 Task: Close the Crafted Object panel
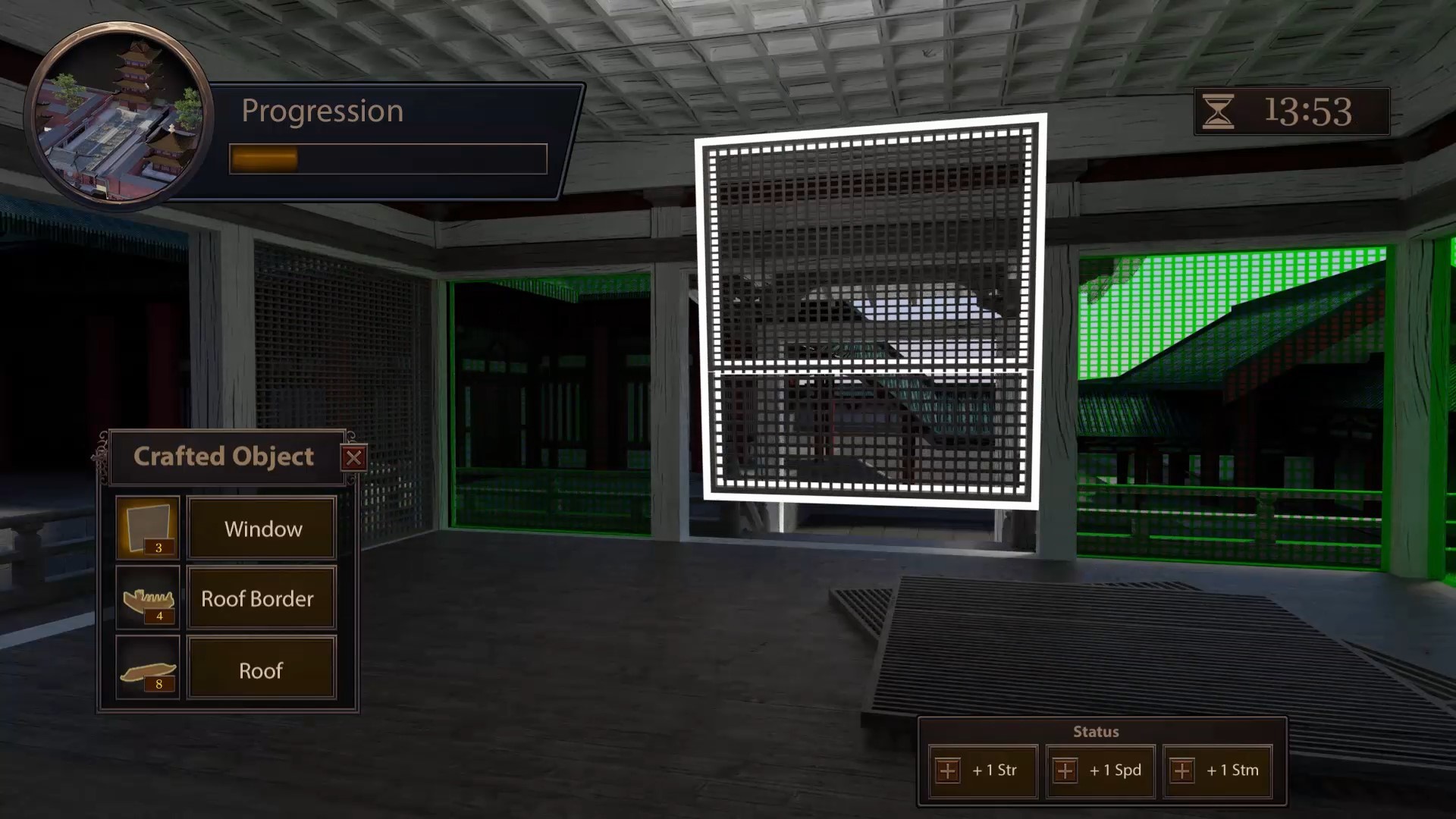354,457
